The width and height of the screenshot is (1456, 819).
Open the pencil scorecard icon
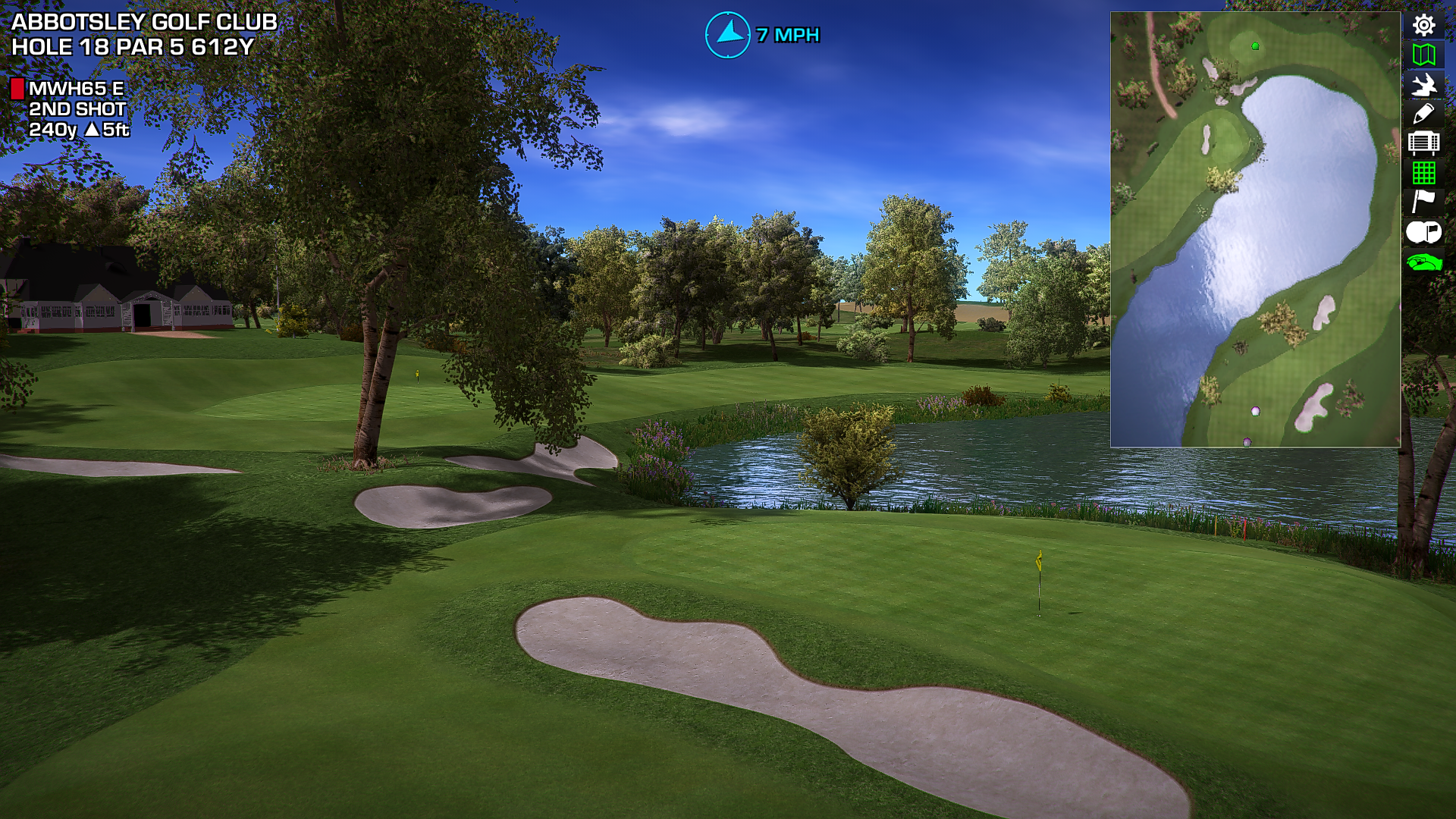1423,114
